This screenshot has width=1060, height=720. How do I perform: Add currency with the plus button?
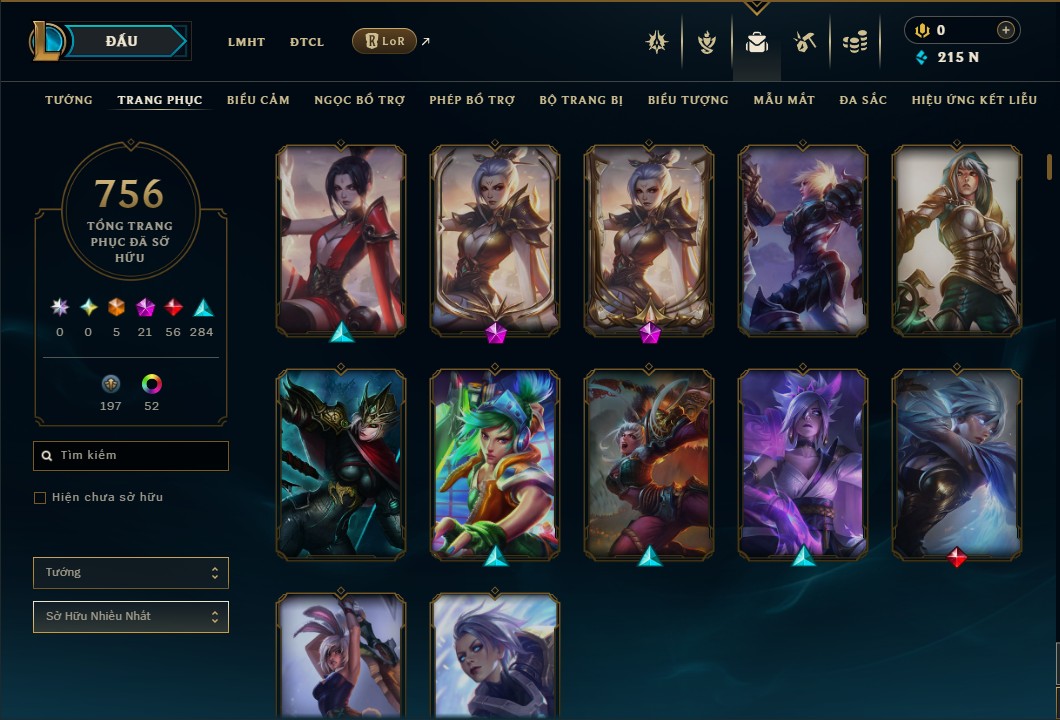1005,30
